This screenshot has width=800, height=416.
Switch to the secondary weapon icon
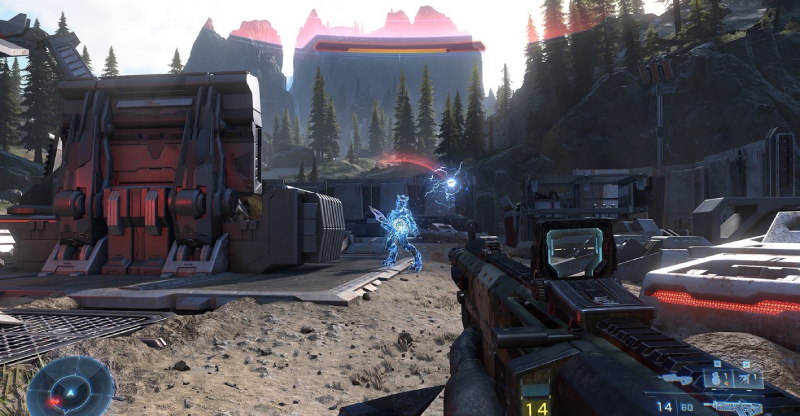[676, 378]
